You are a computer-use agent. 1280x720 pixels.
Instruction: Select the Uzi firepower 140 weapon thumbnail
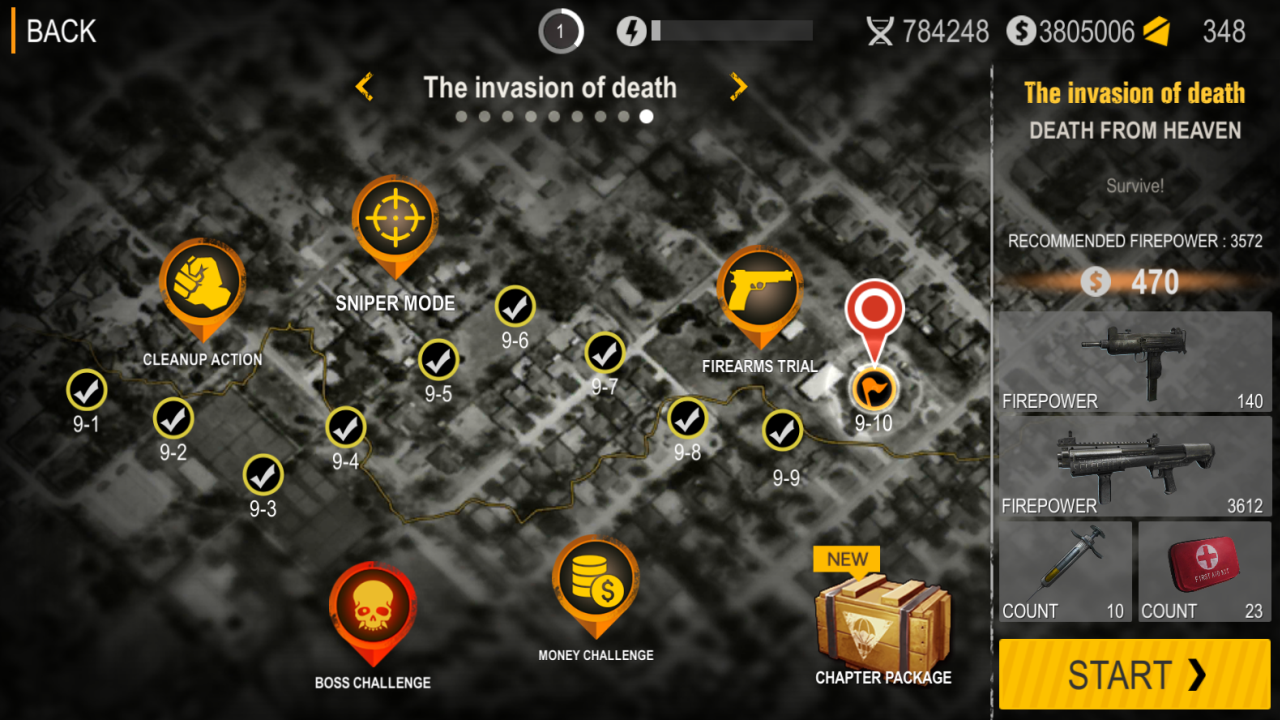pyautogui.click(x=1134, y=360)
